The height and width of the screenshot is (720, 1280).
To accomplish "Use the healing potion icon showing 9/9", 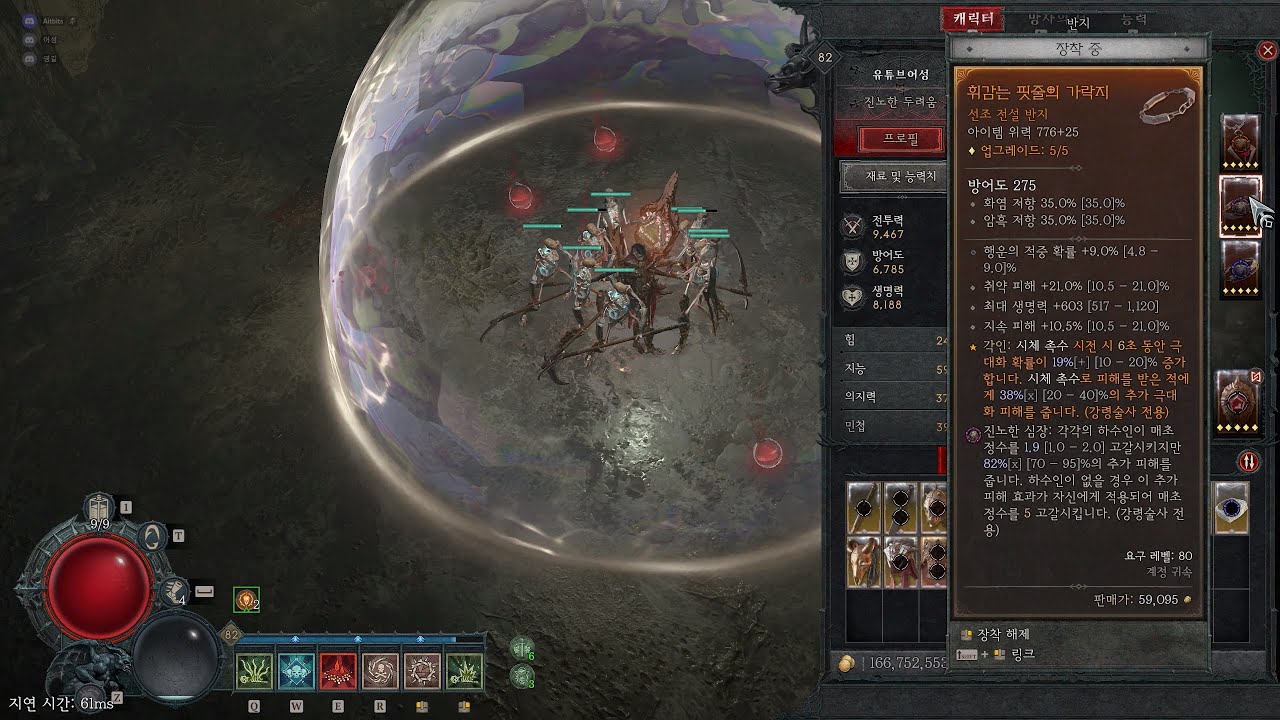I will point(100,509).
